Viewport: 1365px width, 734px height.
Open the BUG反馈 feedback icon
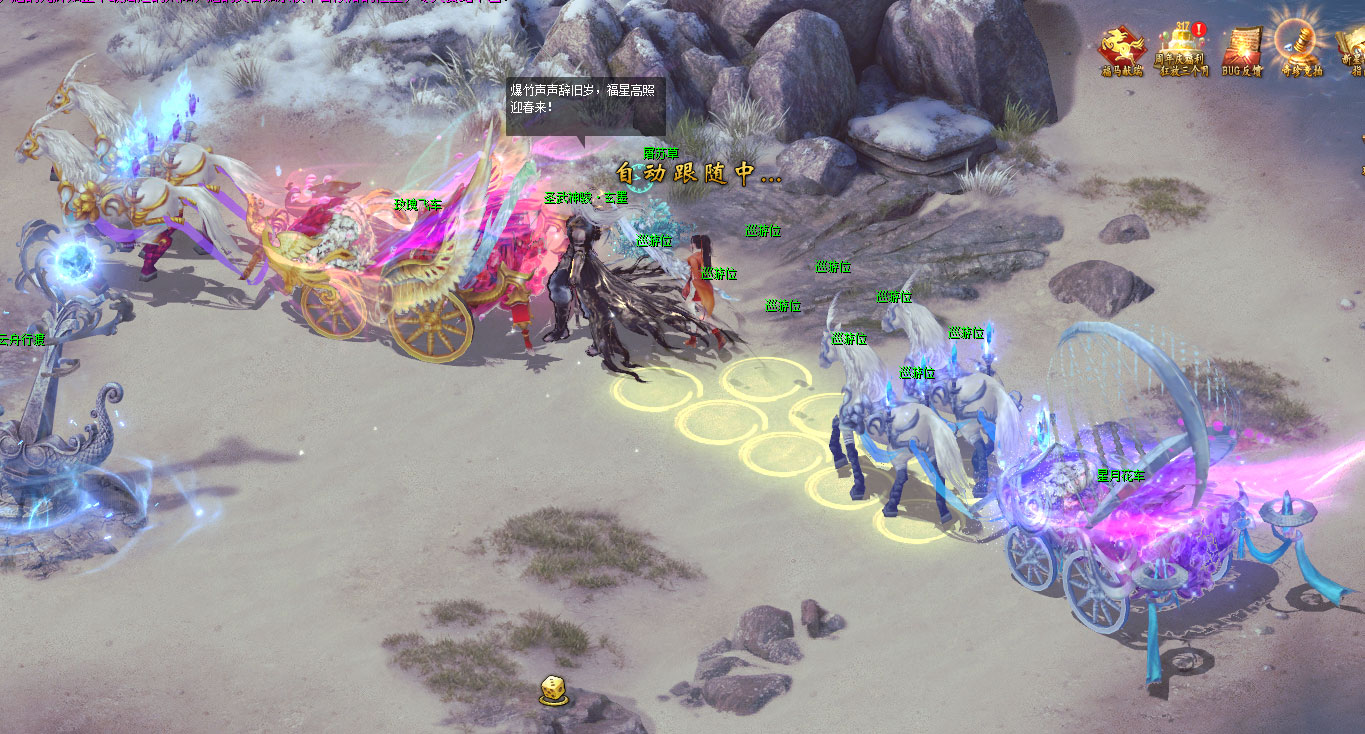(x=1243, y=48)
